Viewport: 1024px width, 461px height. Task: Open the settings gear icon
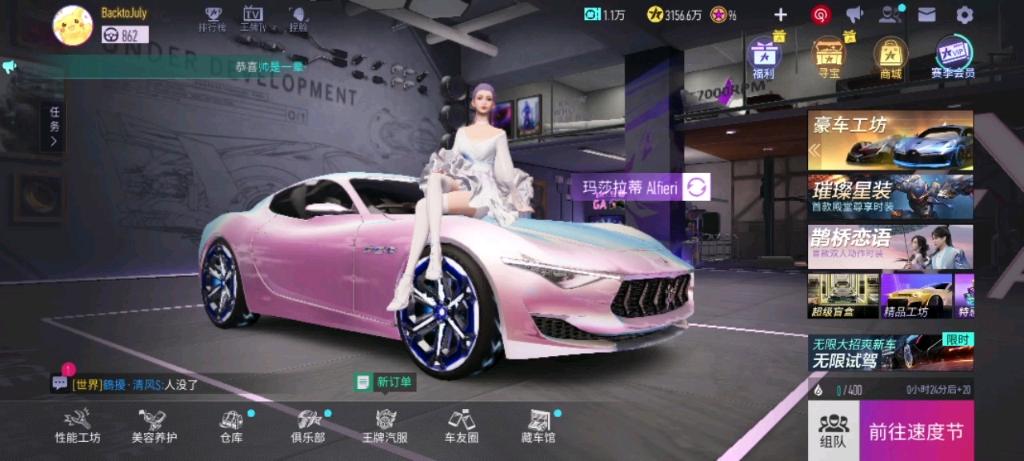coord(964,15)
